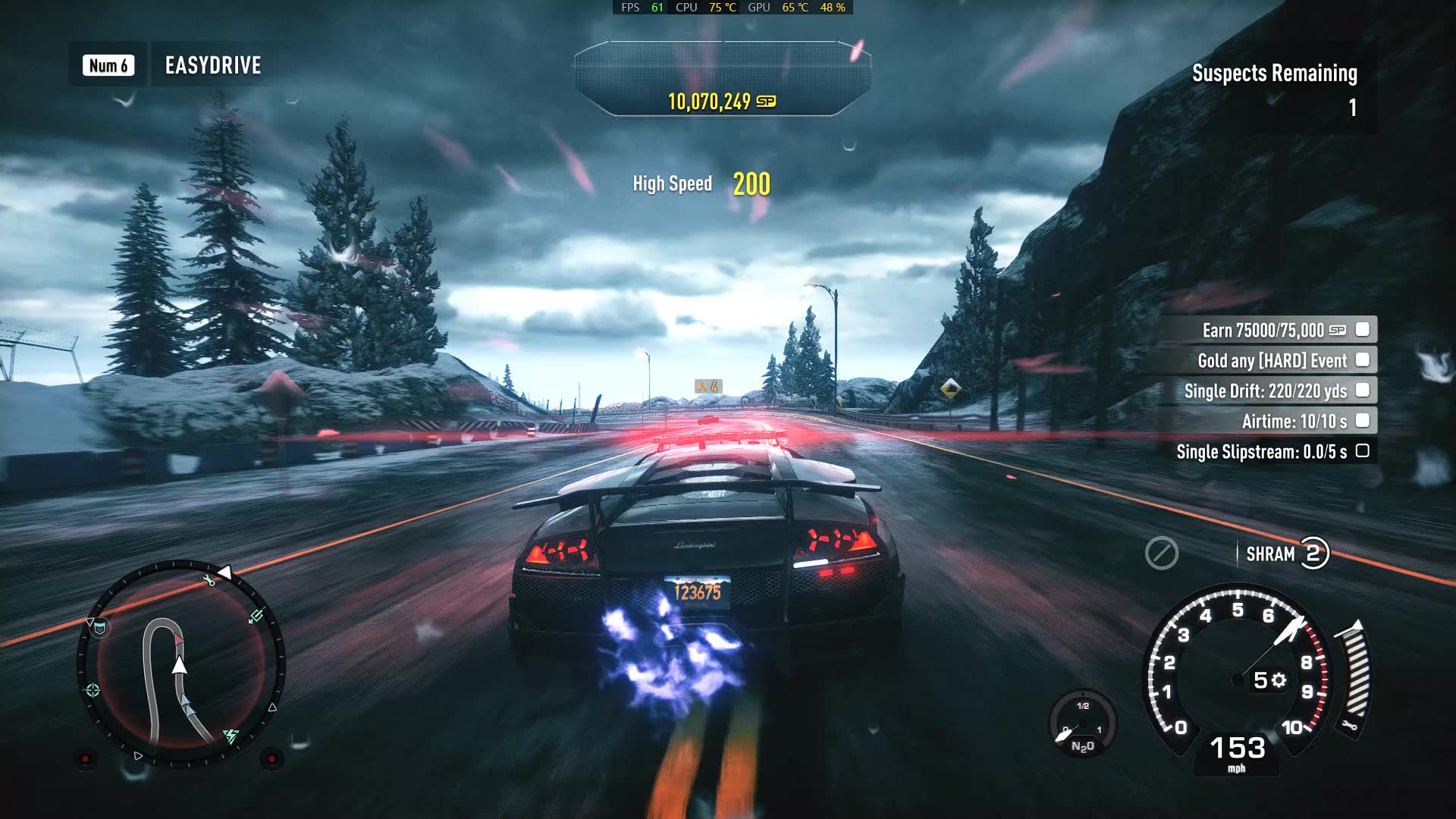Click the circular minimap
The image size is (1456, 819).
pos(181,665)
